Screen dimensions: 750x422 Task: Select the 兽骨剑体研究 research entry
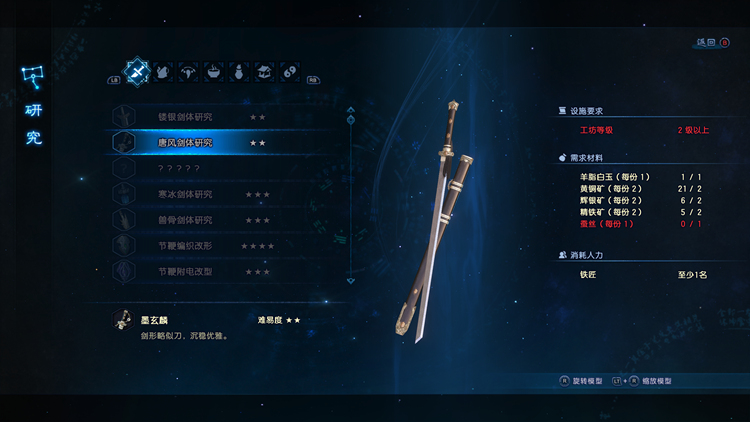185,220
